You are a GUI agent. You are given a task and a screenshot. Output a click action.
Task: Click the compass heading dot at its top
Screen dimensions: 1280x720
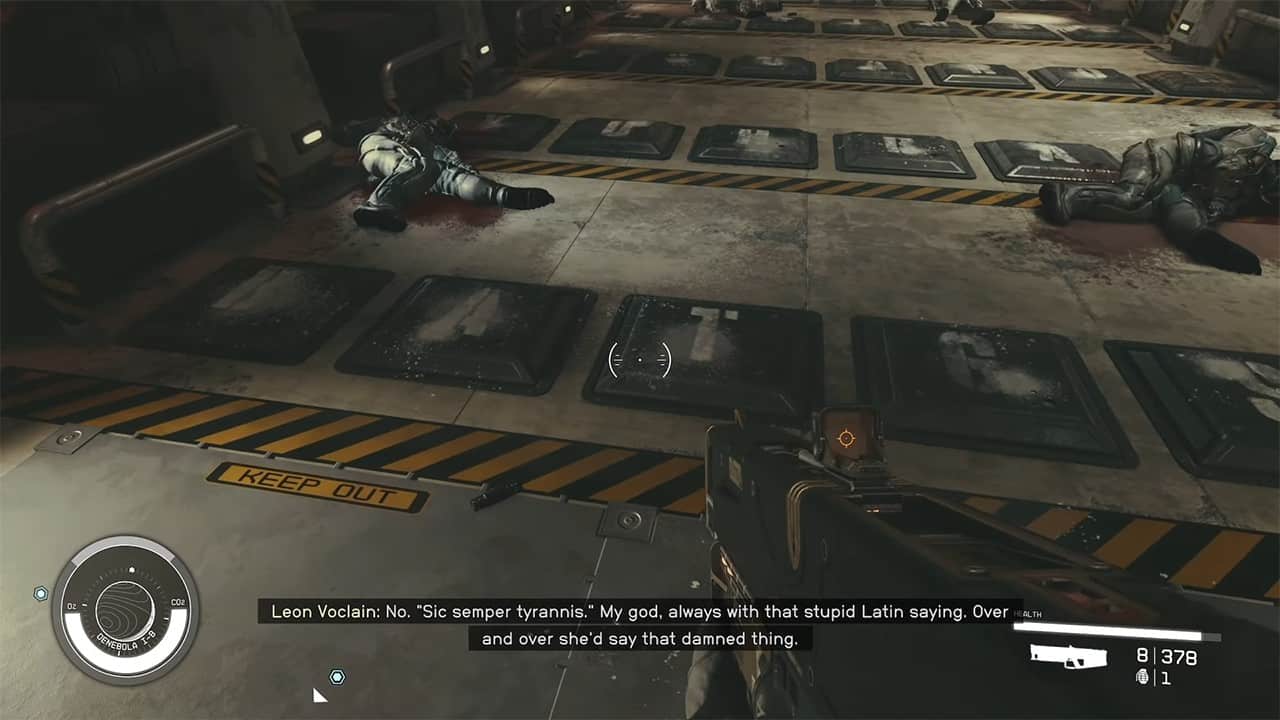[x=132, y=569]
